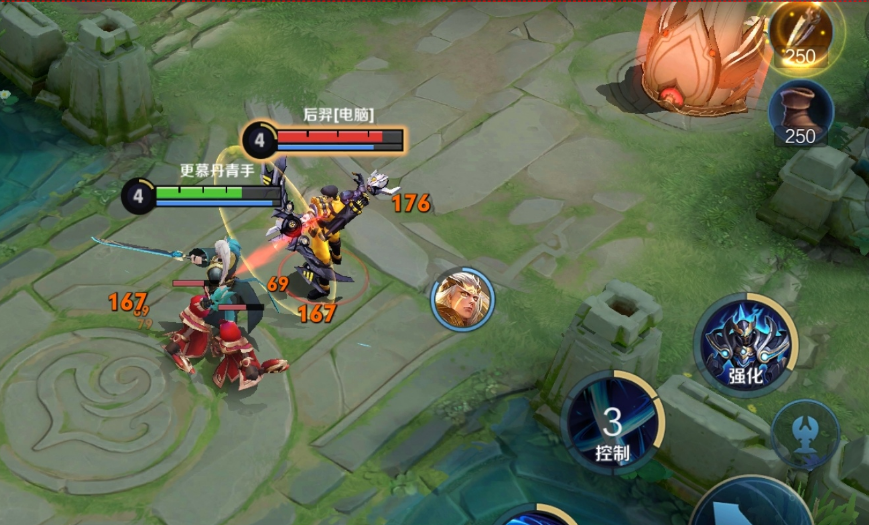Select the enemy hero portrait target icon
Screen dimensions: 869x525
coord(462,299)
